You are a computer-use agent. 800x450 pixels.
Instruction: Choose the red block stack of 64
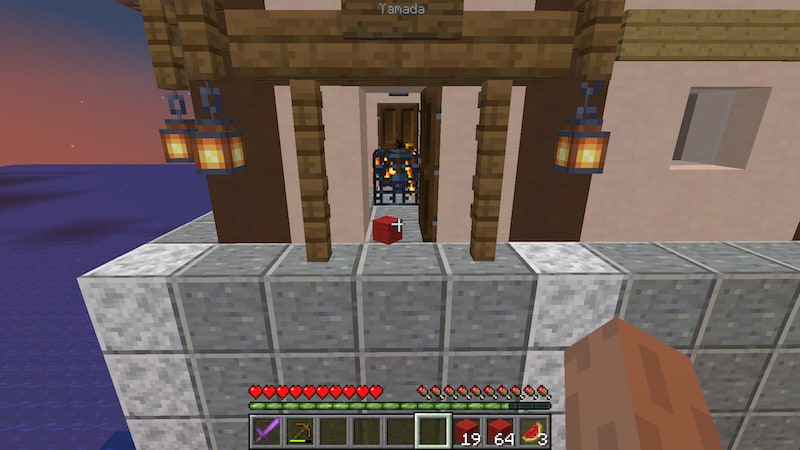[501, 432]
